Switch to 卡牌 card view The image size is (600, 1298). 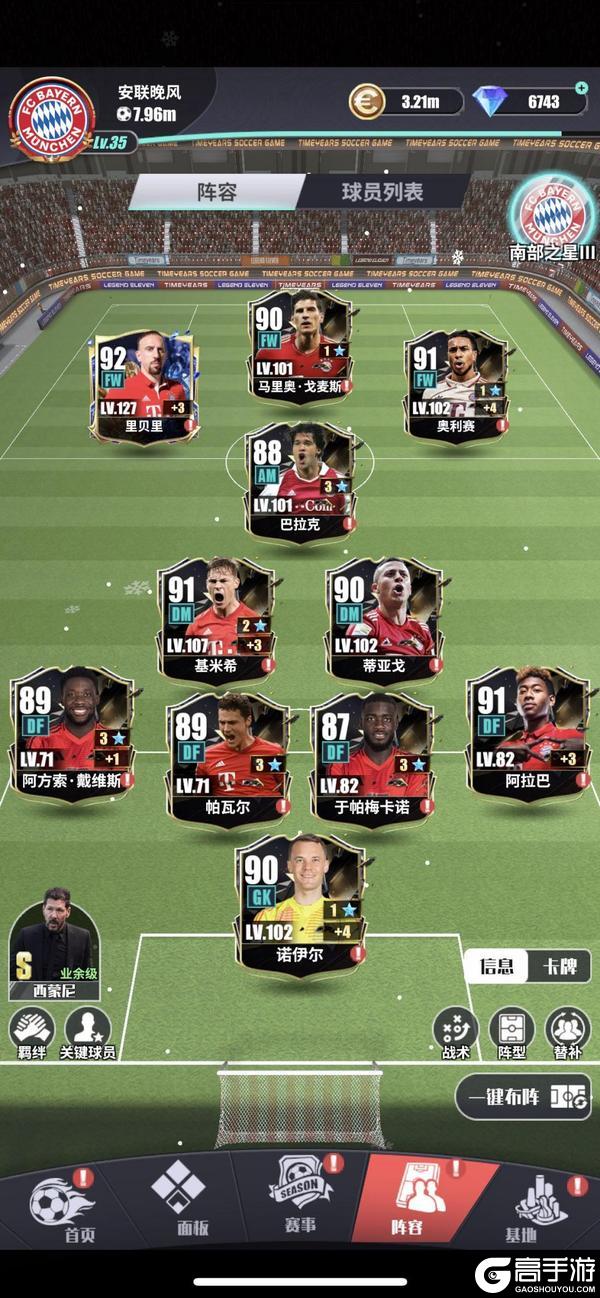click(x=559, y=966)
